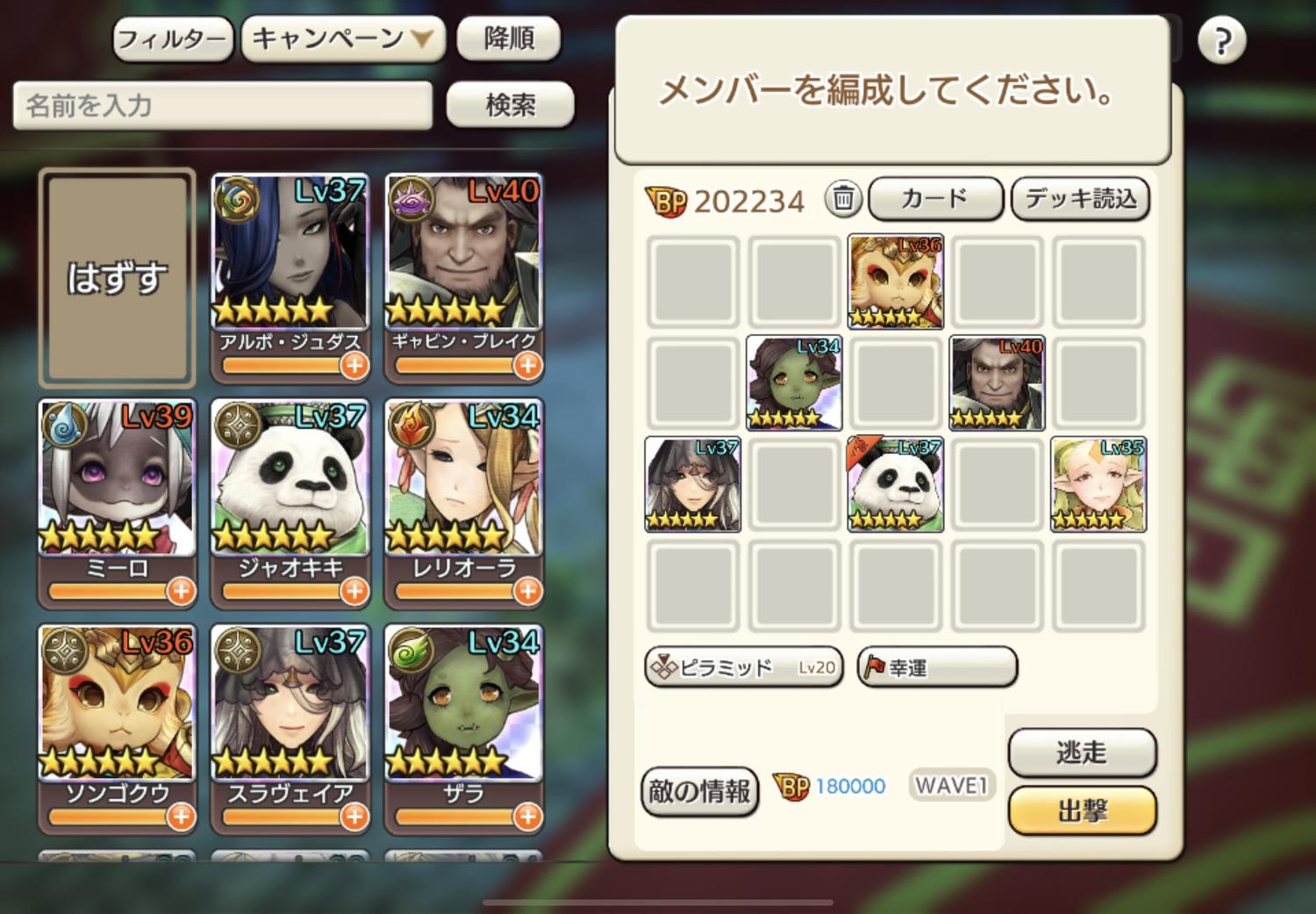
Task: View 敵の情報 enemy info
Action: tap(699, 791)
